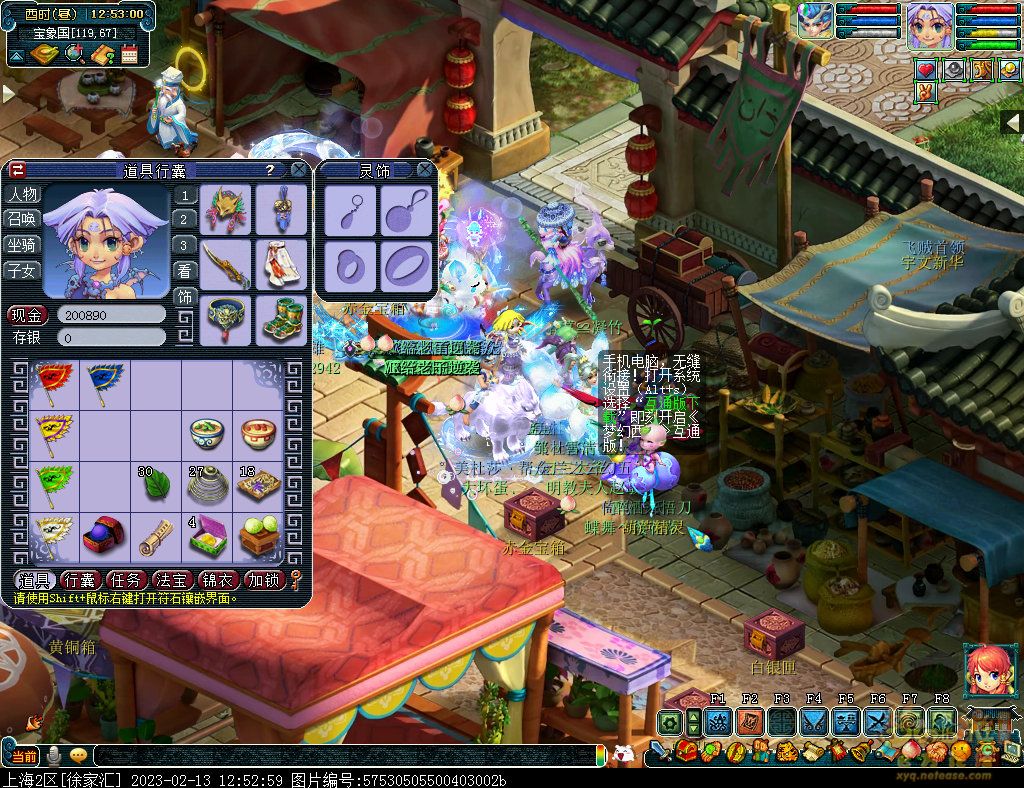Click the 加锁 lock button
Viewport: 1024px width, 788px height.
coord(265,580)
